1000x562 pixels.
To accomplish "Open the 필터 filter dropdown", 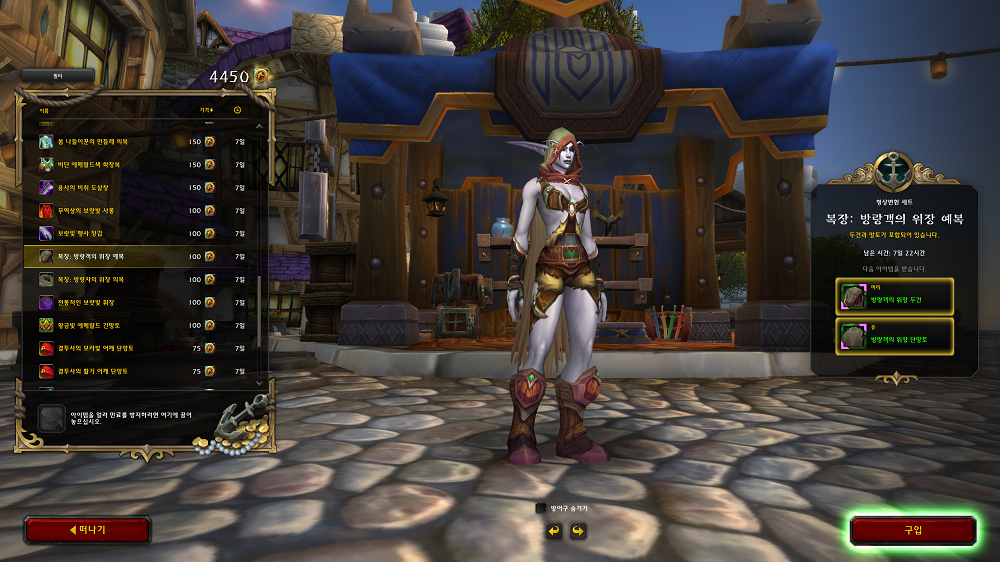I will tap(58, 75).
